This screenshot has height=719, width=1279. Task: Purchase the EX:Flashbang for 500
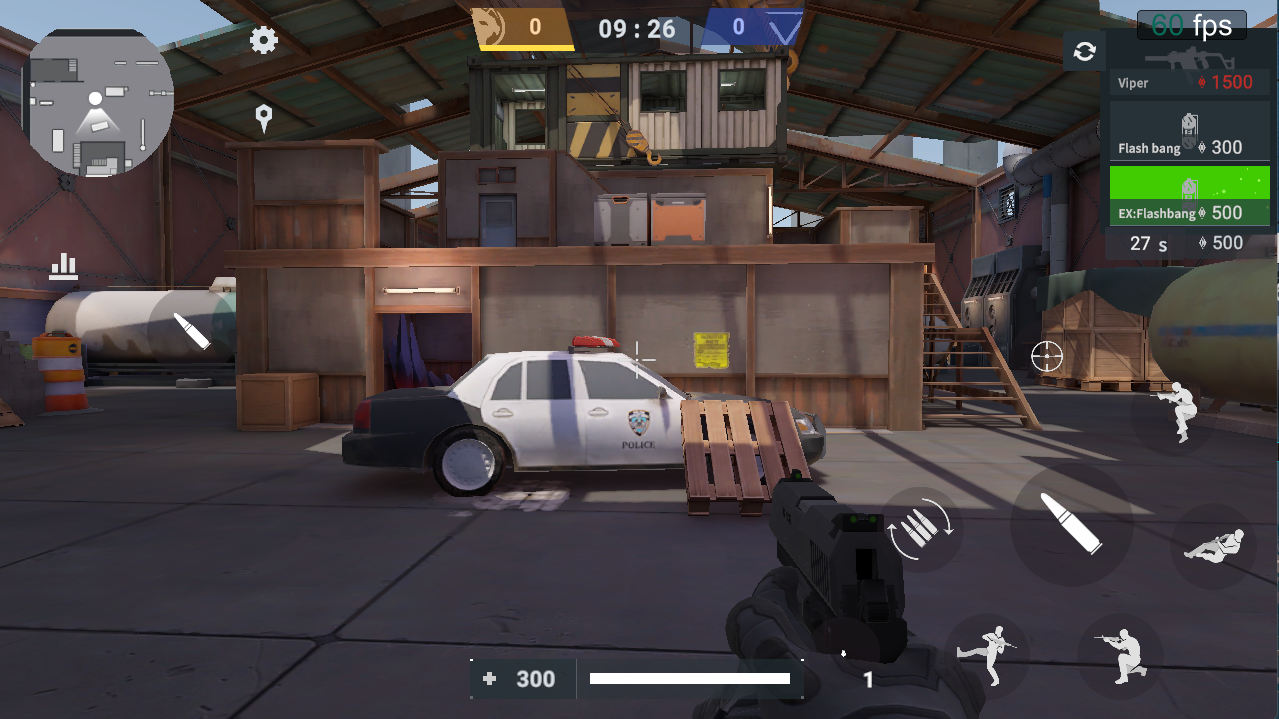pos(1189,197)
